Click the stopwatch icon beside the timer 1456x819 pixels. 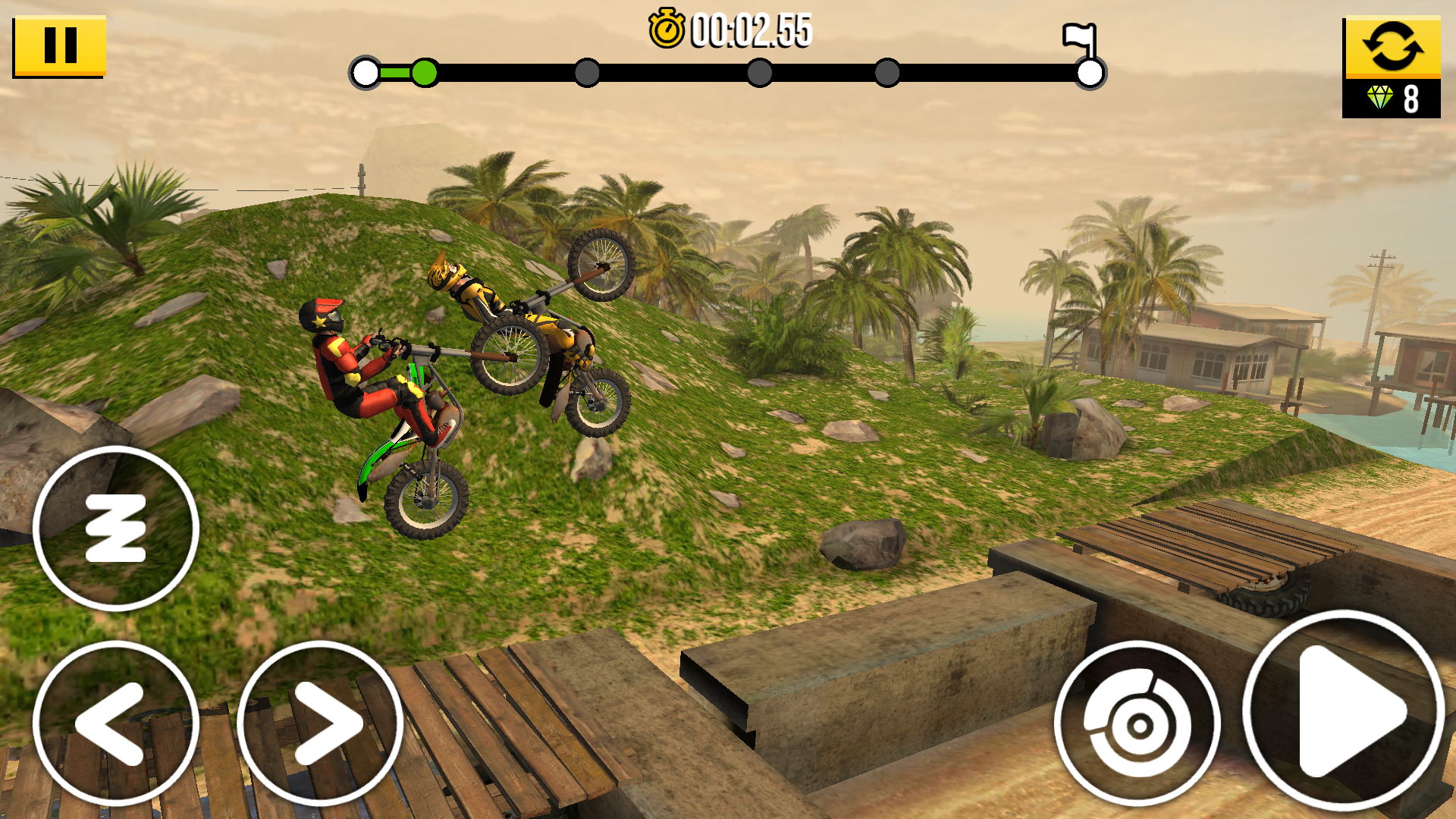(x=667, y=28)
